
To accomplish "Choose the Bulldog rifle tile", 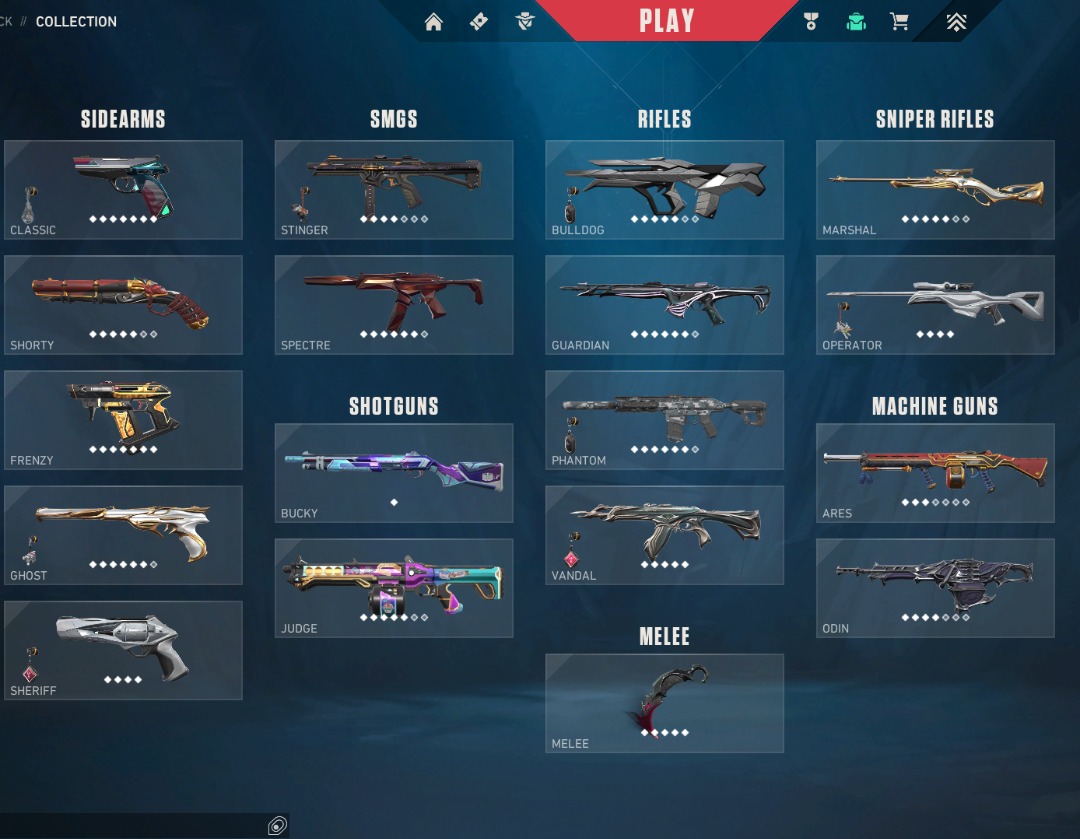I will tap(664, 190).
